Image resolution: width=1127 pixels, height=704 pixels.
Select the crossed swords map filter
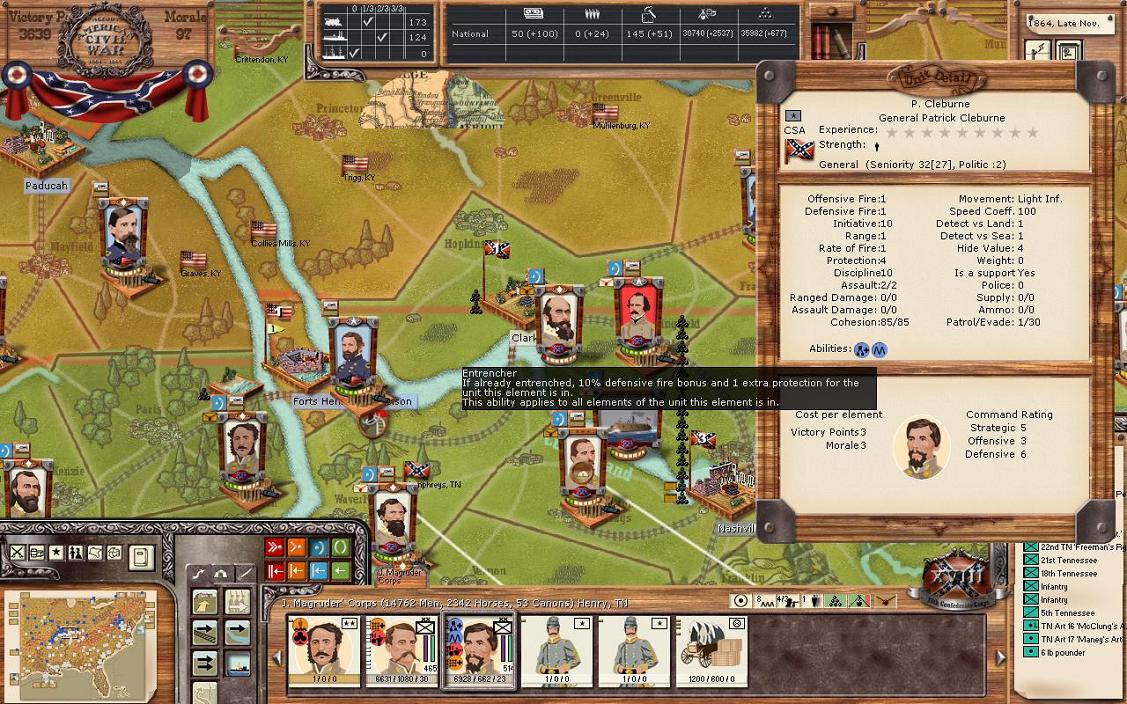(x=17, y=552)
